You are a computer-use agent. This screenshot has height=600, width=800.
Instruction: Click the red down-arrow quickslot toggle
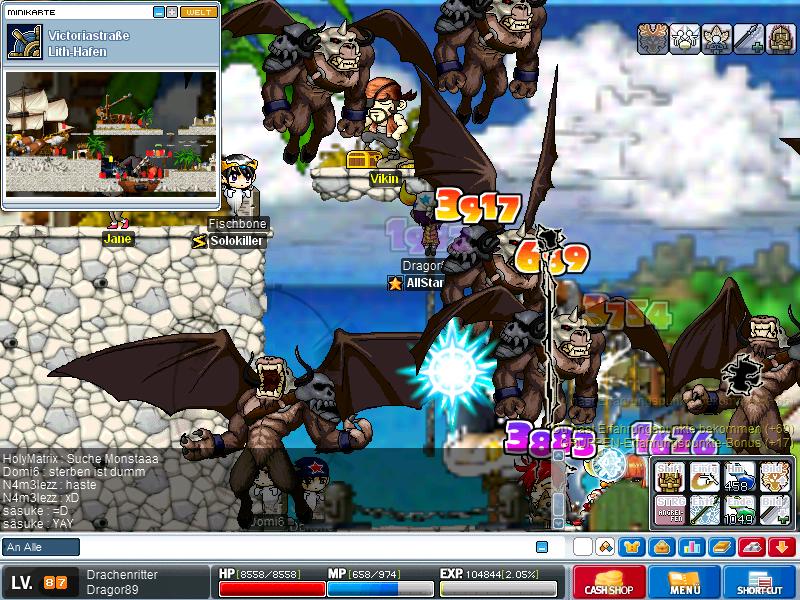coord(781,547)
